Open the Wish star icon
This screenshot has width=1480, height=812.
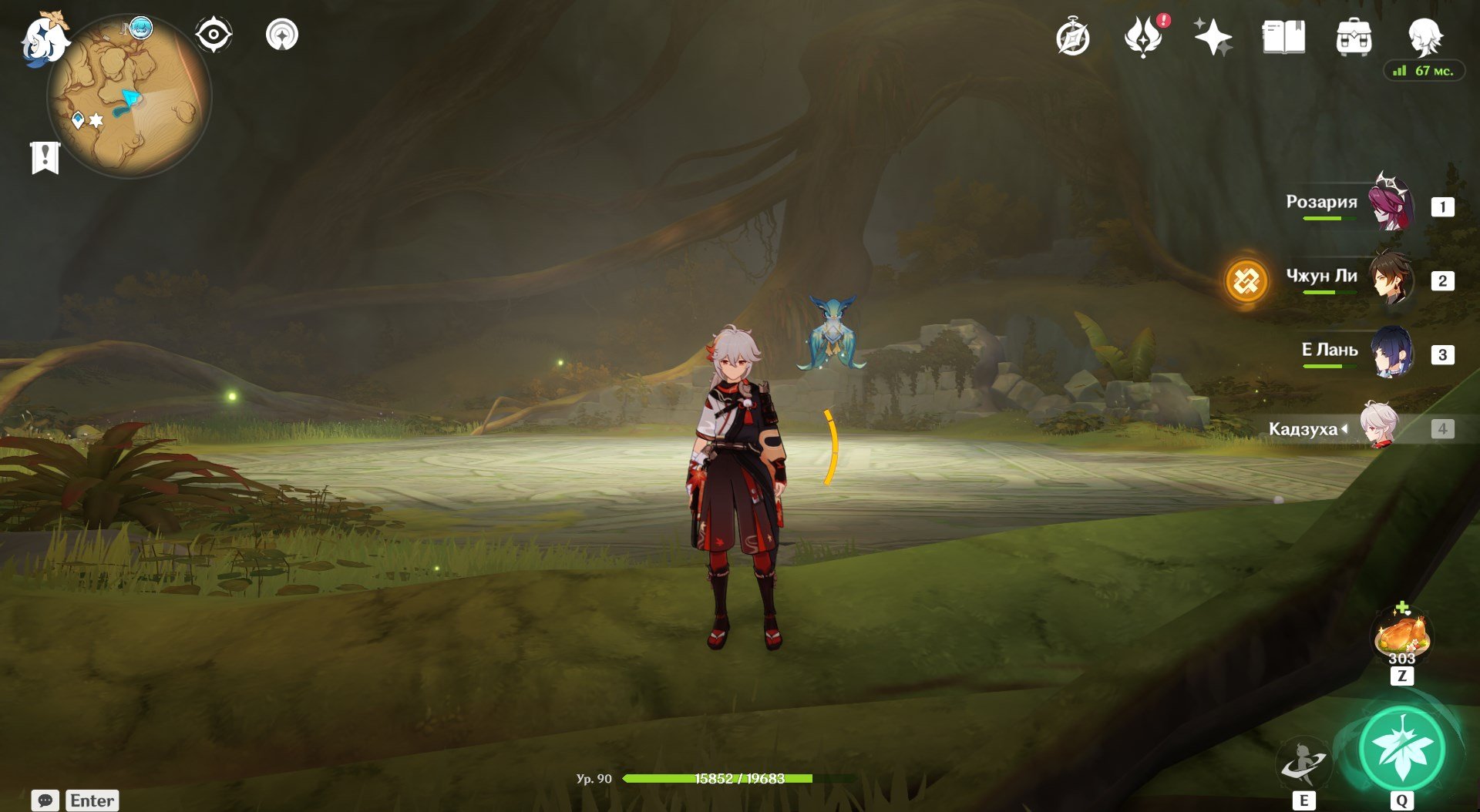pyautogui.click(x=1213, y=37)
